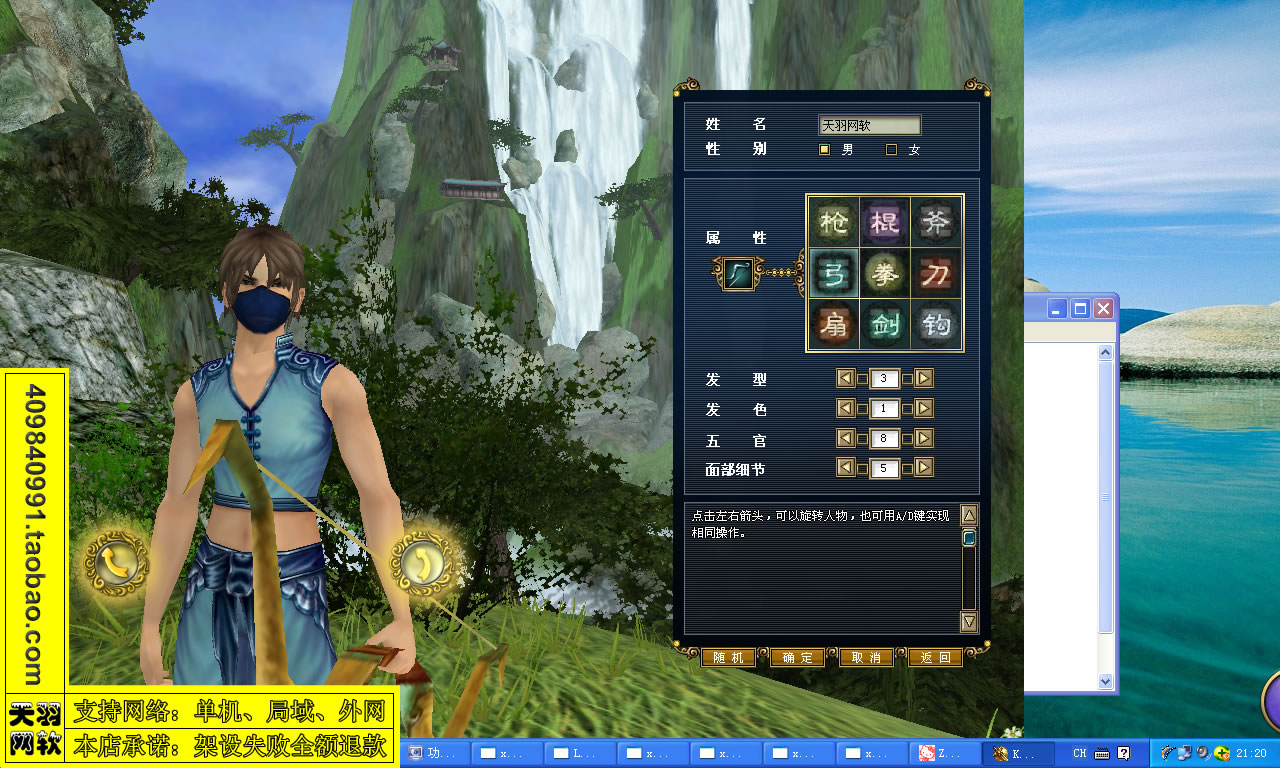The image size is (1280, 768).
Task: Pick the blade (刀) weapon icon
Action: point(936,274)
